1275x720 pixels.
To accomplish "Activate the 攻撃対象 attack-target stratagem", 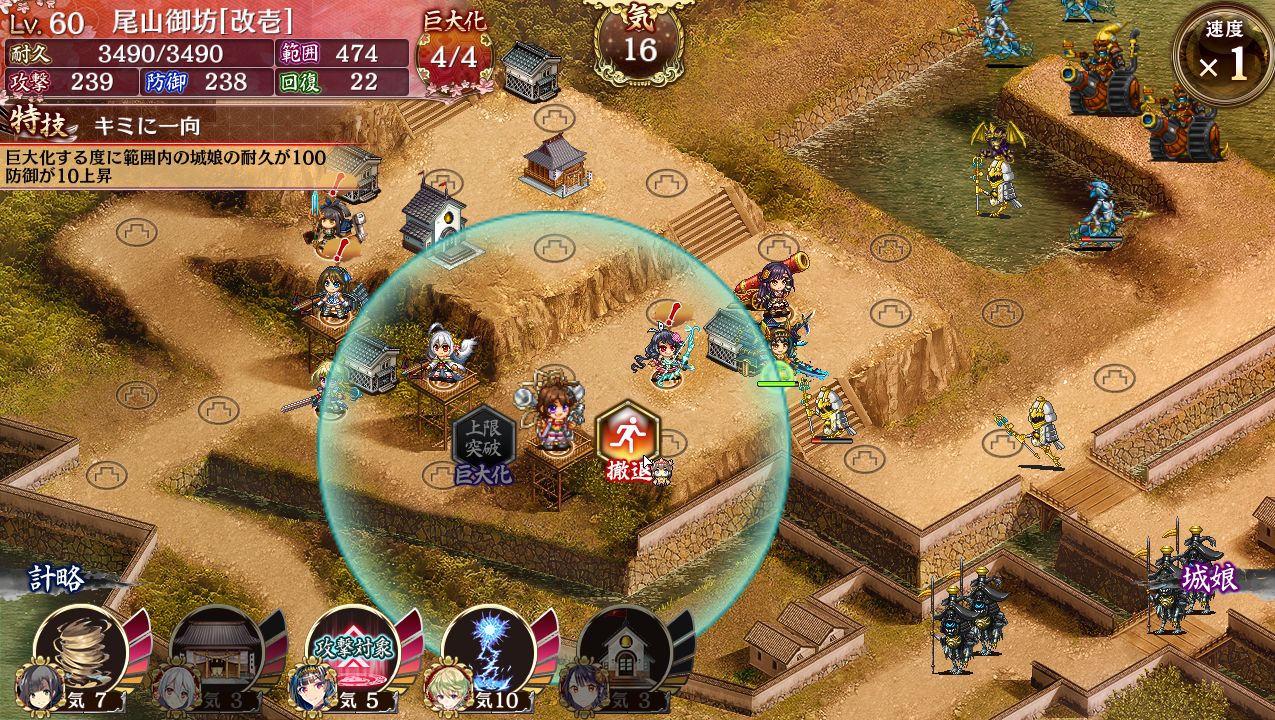I will (352, 652).
